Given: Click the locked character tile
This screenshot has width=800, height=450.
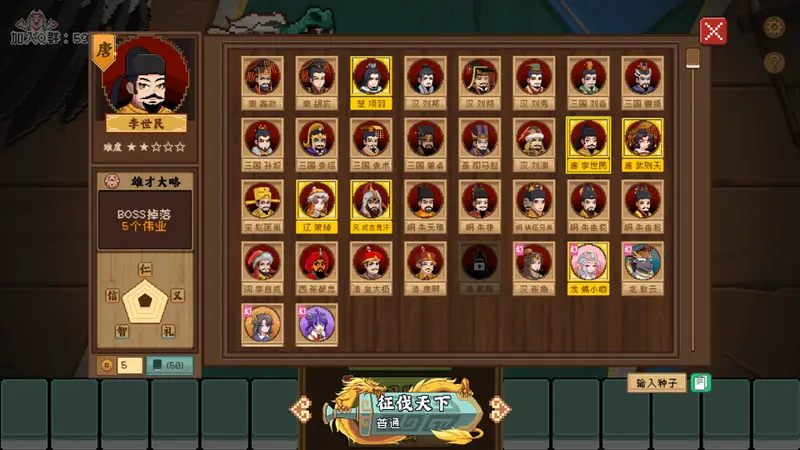Looking at the screenshot, I should [x=479, y=262].
